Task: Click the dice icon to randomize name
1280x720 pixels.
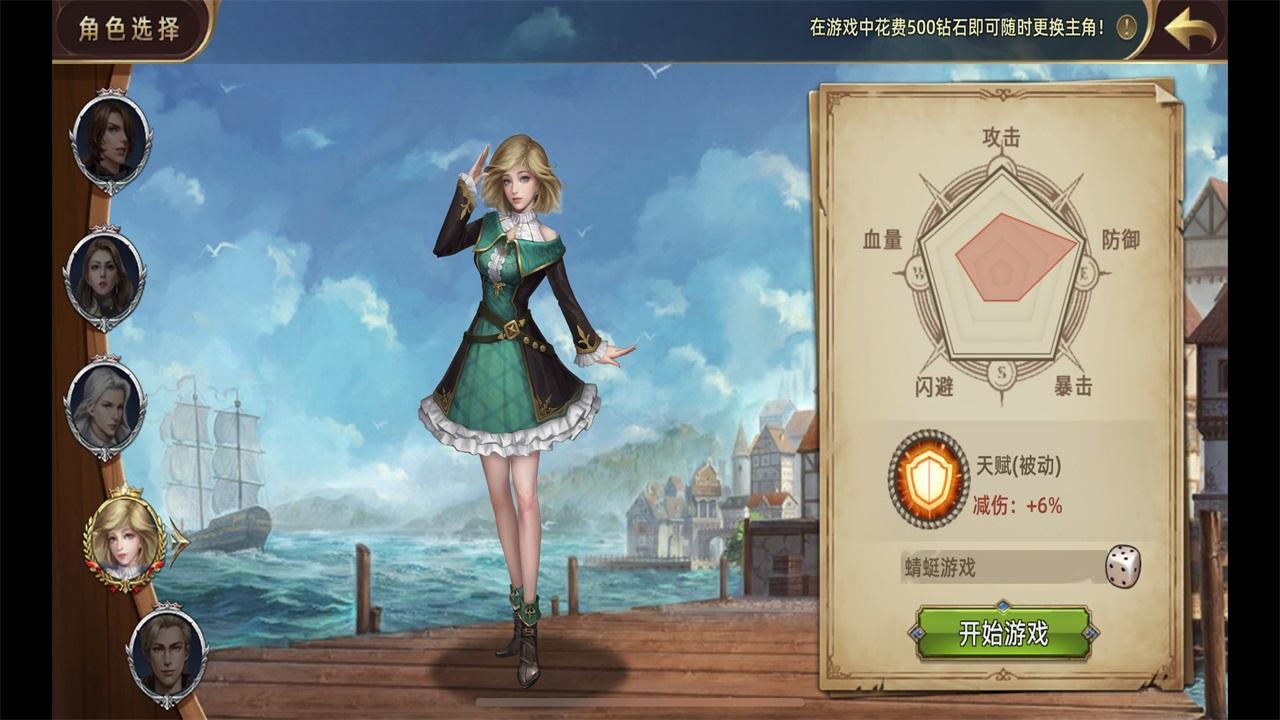Action: [1124, 566]
